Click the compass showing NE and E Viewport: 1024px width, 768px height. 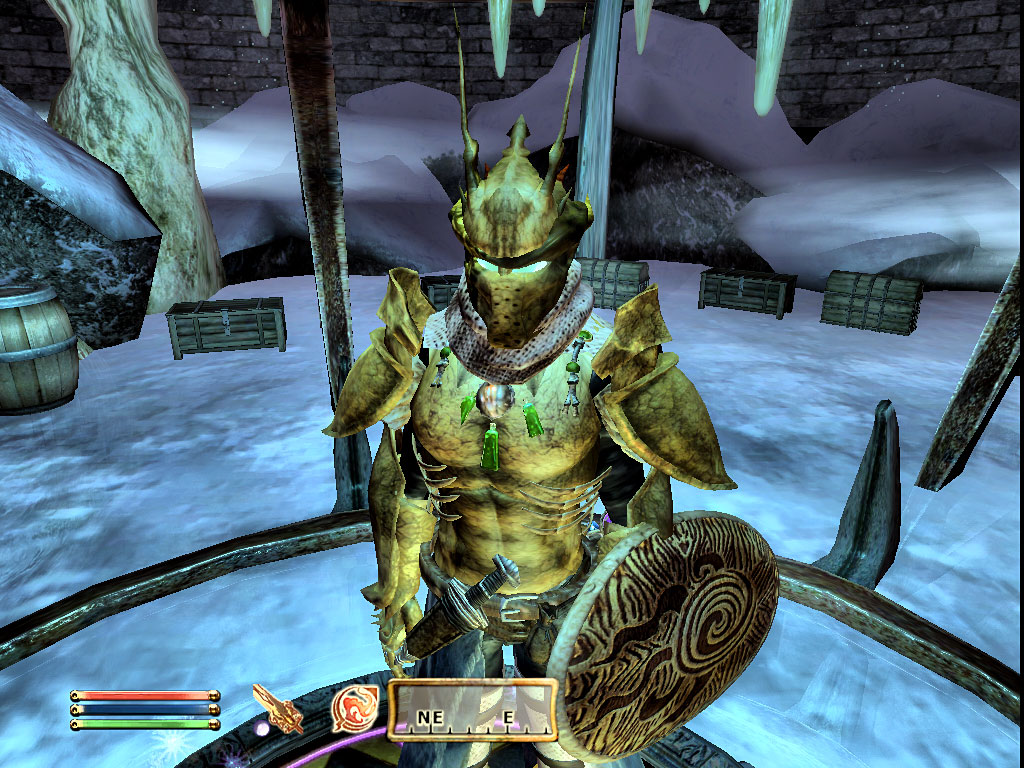(471, 710)
